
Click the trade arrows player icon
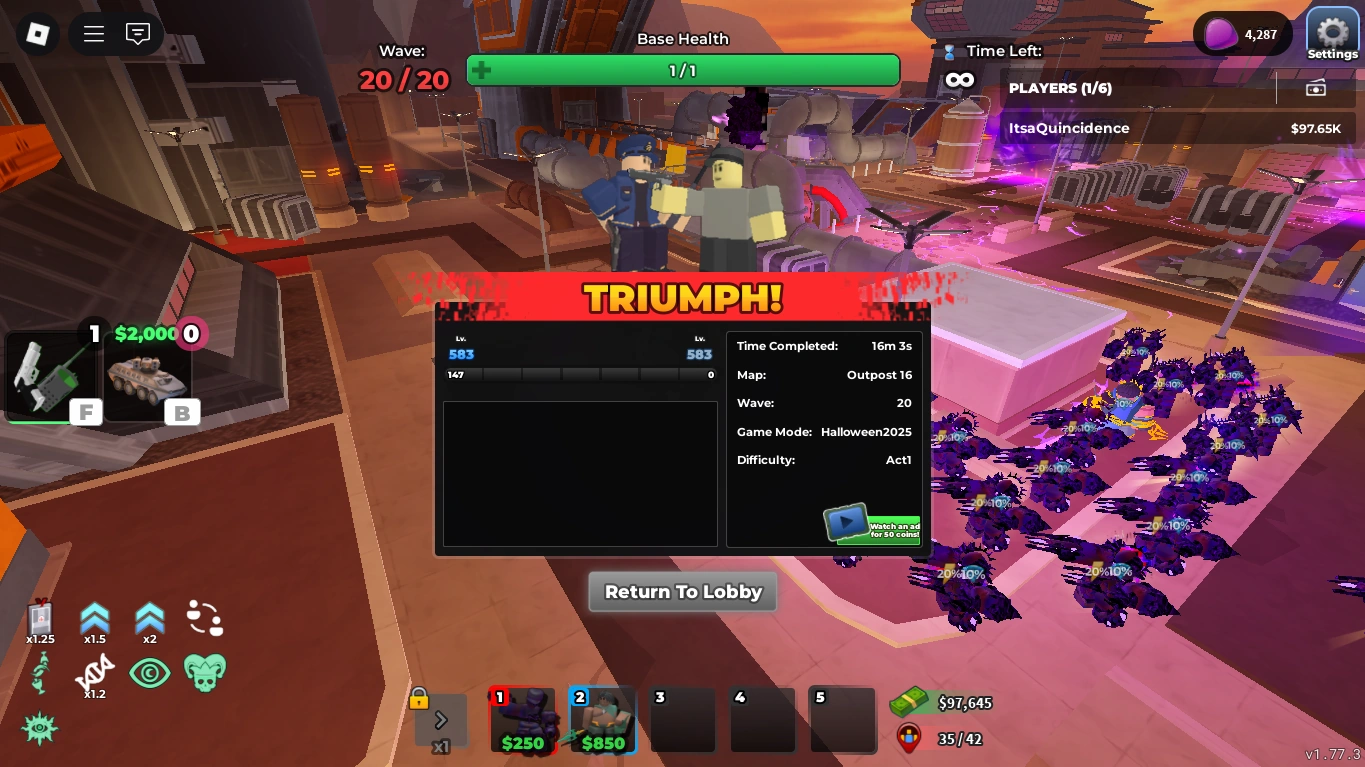(205, 617)
